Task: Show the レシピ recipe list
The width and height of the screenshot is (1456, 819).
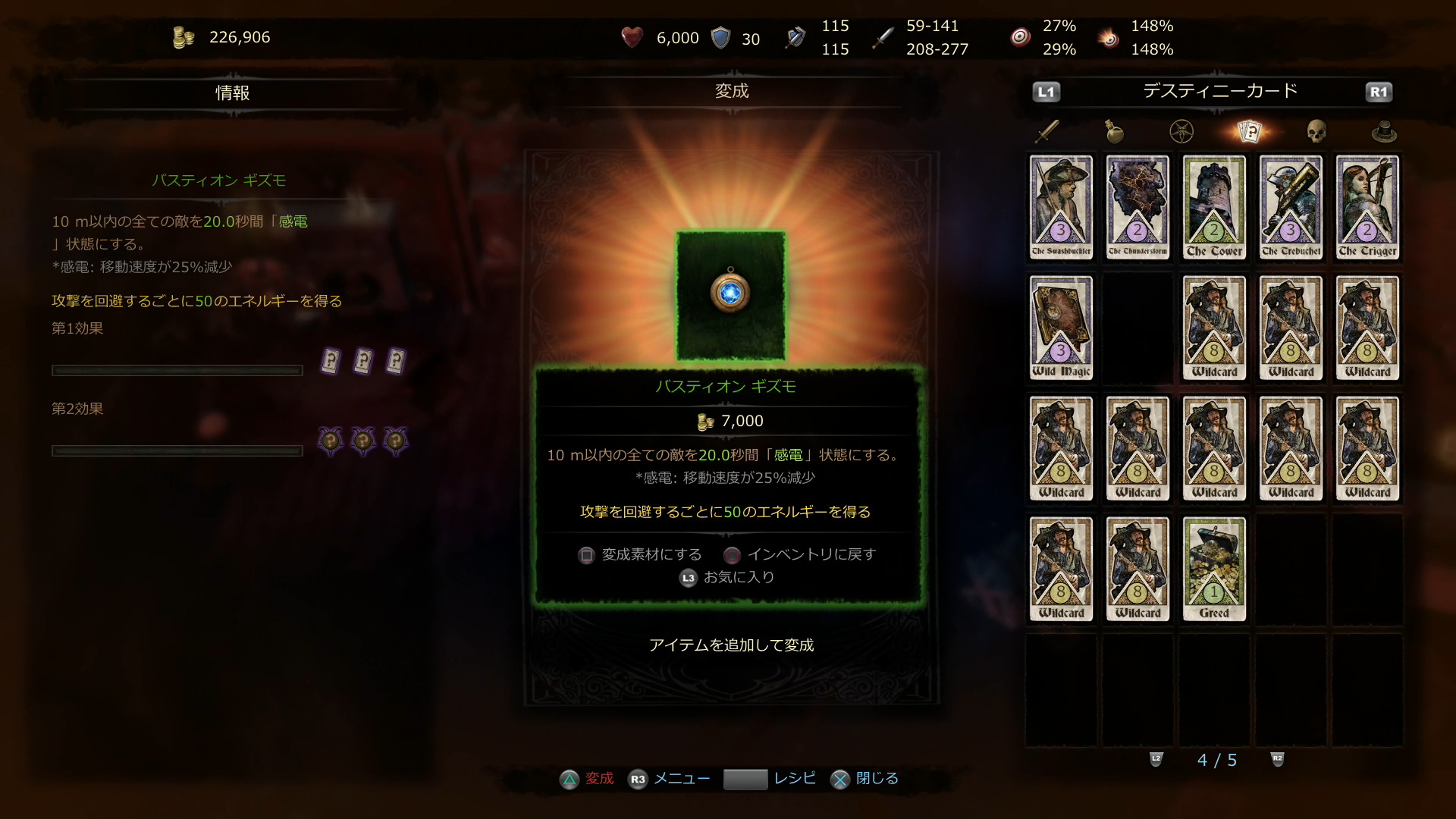Action: tap(770, 779)
